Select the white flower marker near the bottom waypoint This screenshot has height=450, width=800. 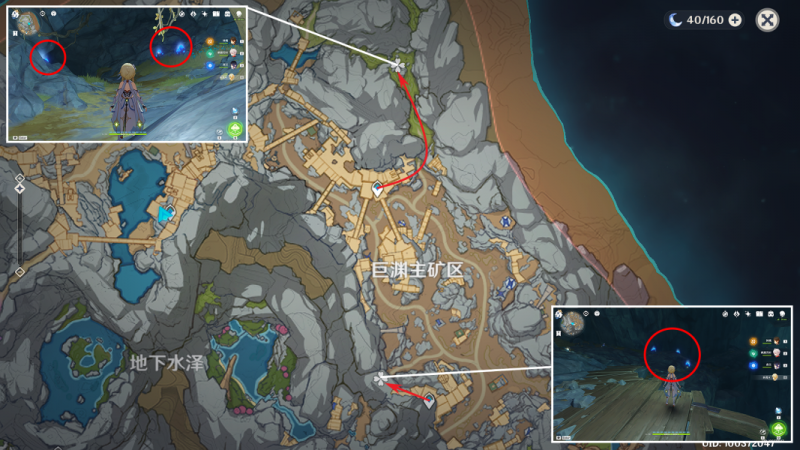click(380, 379)
